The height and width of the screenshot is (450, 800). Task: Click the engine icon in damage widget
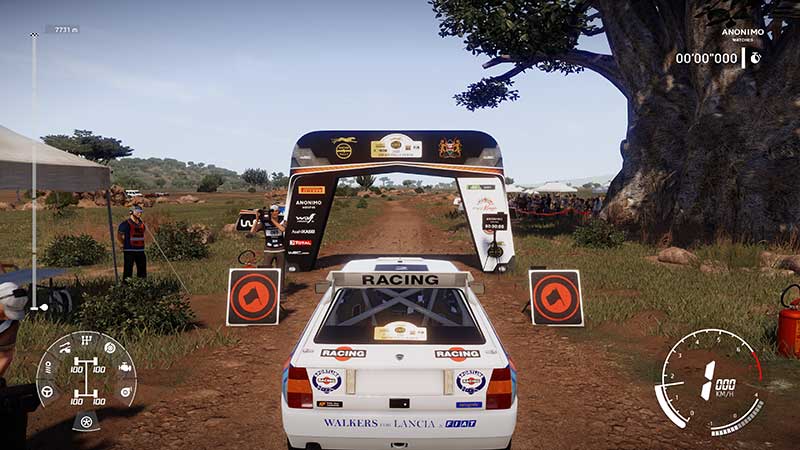point(124,367)
